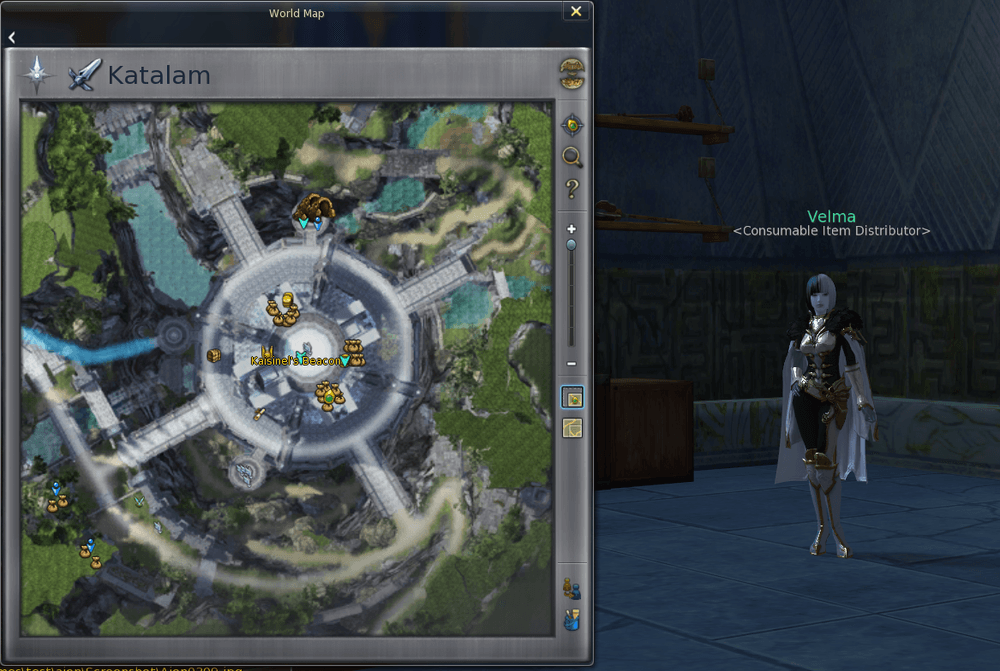Select the Kaisinel's Beacon map marker
The image size is (1000, 671).
[296, 360]
